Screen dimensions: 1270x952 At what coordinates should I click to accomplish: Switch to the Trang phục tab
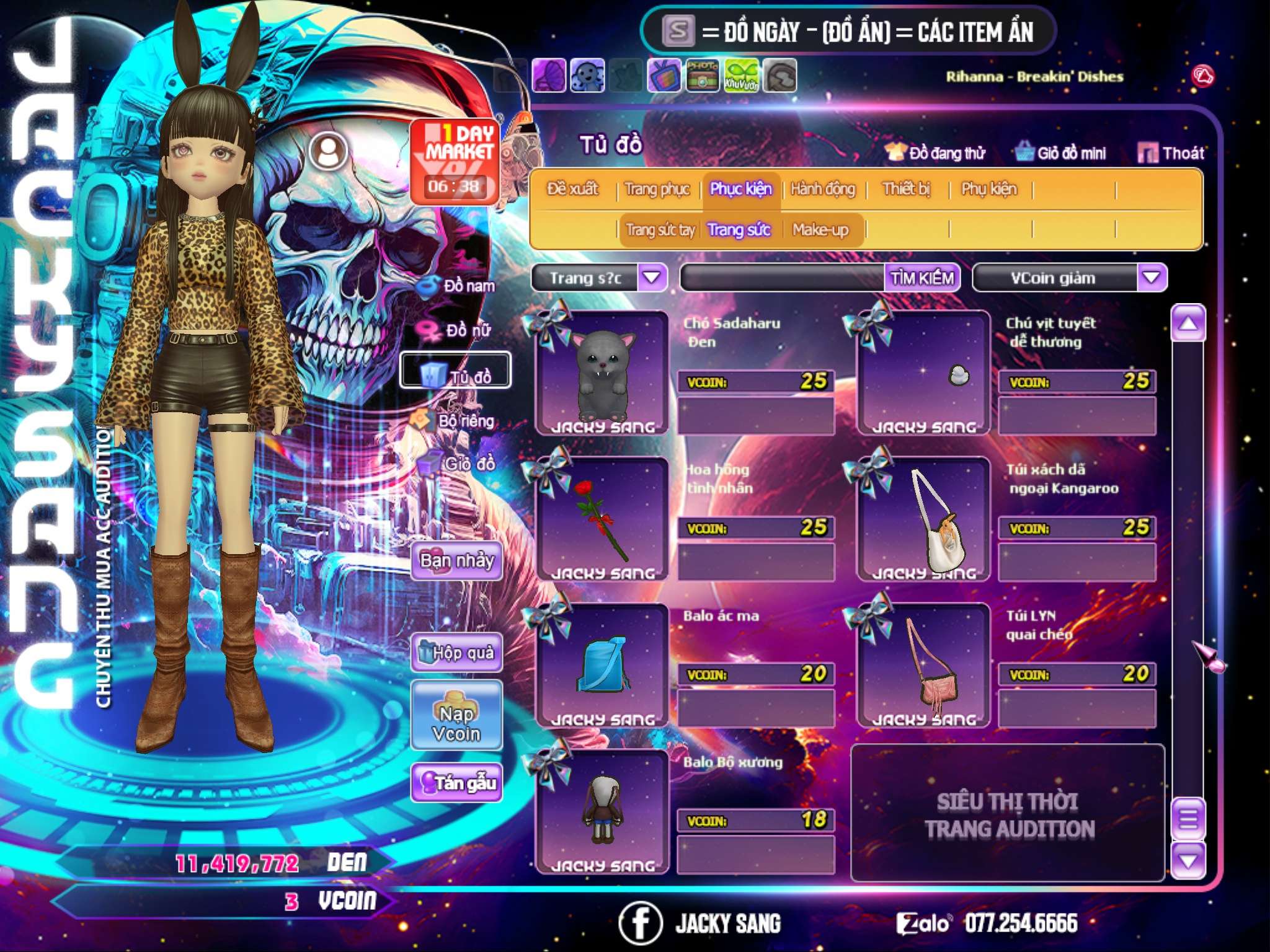click(x=657, y=189)
